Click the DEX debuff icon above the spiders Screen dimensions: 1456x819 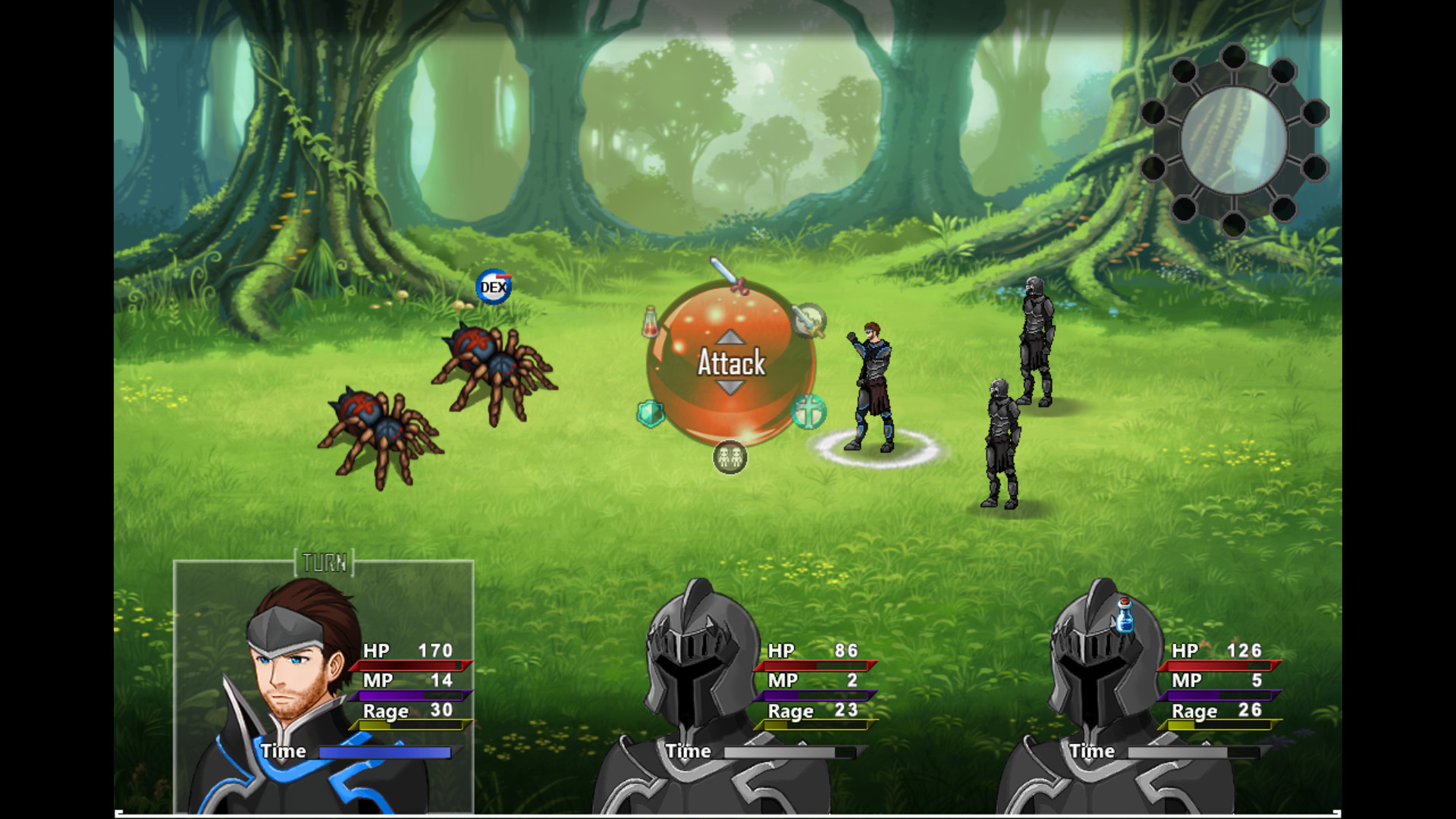tap(494, 286)
